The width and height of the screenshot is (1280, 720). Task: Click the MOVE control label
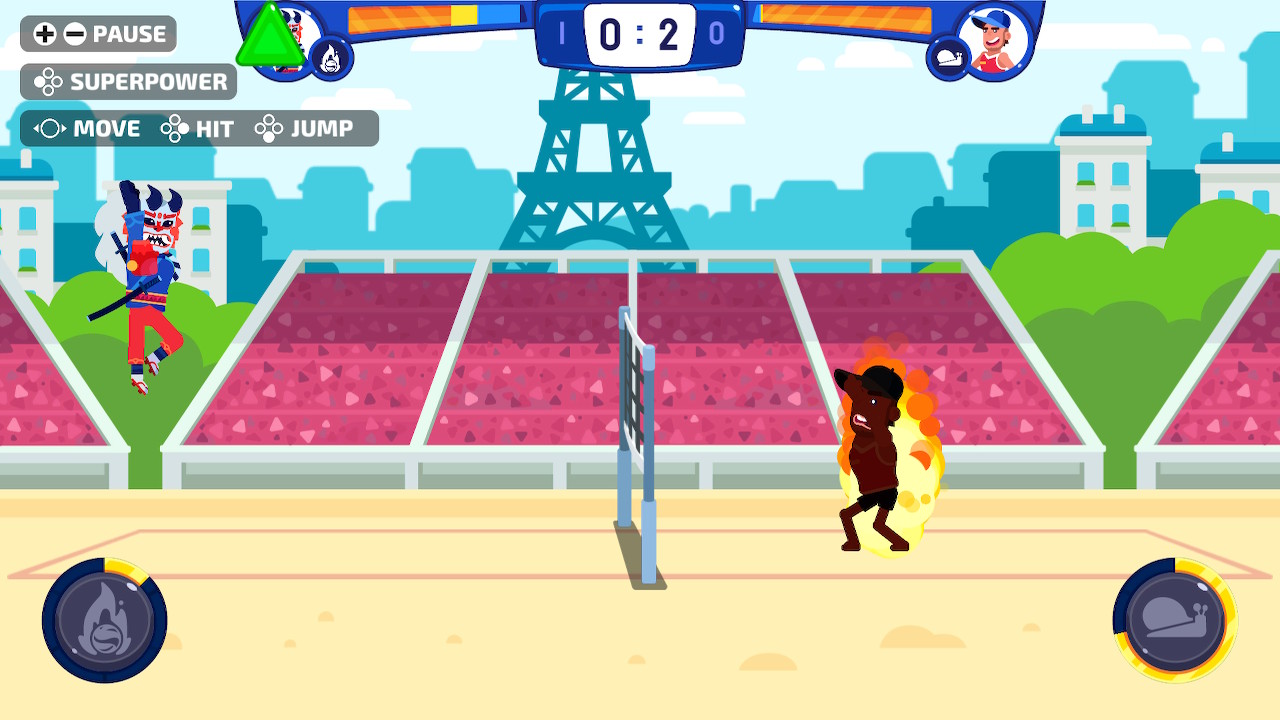[105, 128]
